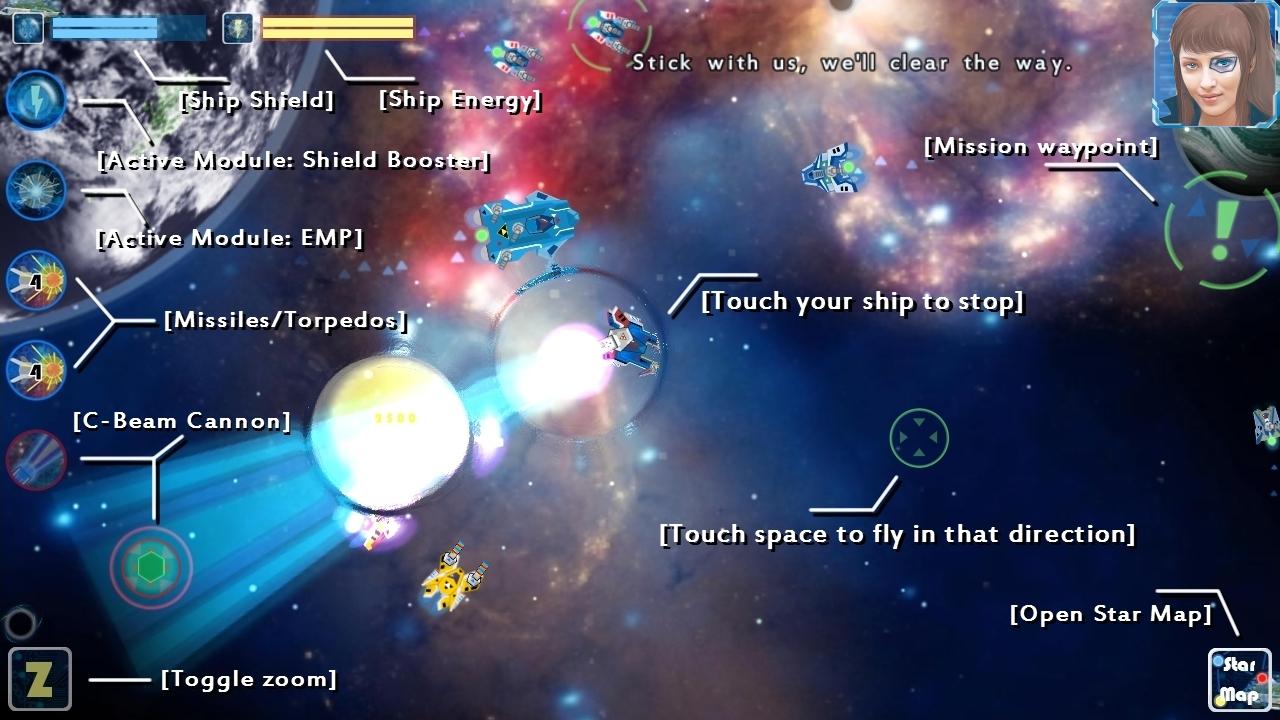
Task: Launch the lower torpedo slot showing 4 ammo
Action: click(x=37, y=370)
